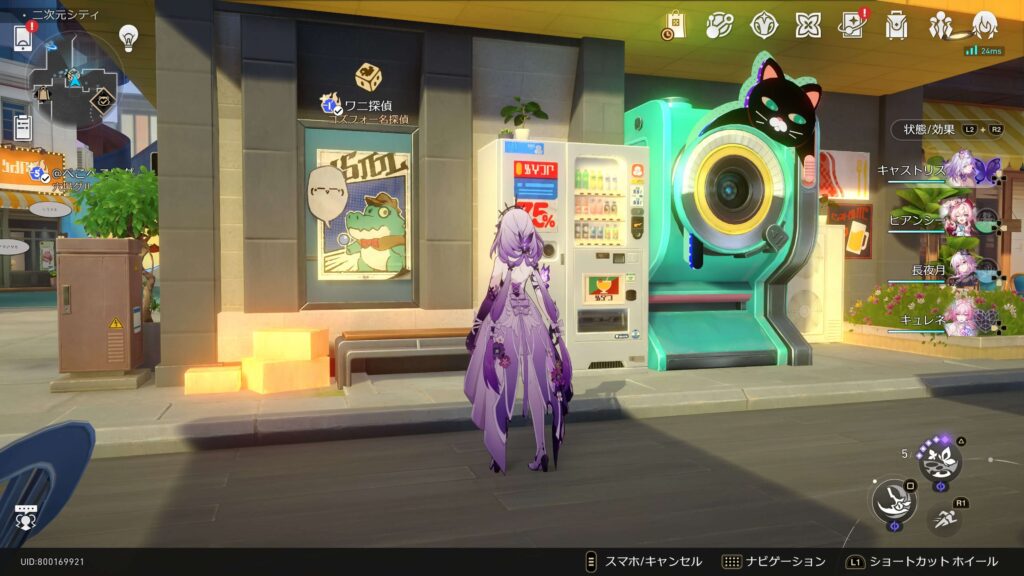
Task: Switch to party member キャストリス
Action: [x=962, y=168]
